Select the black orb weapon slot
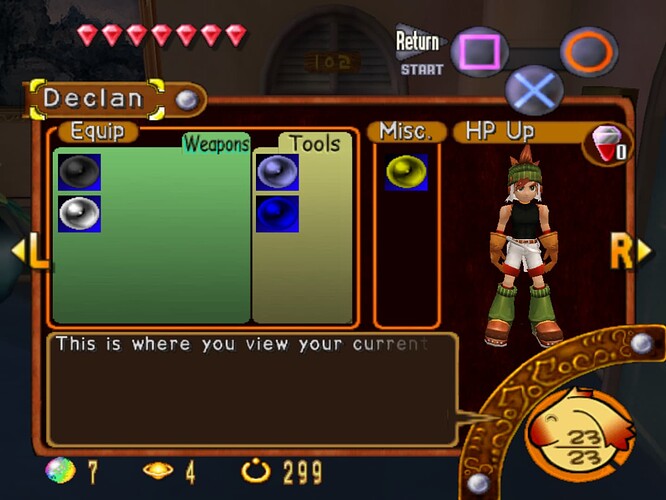The width and height of the screenshot is (666, 500). click(79, 172)
